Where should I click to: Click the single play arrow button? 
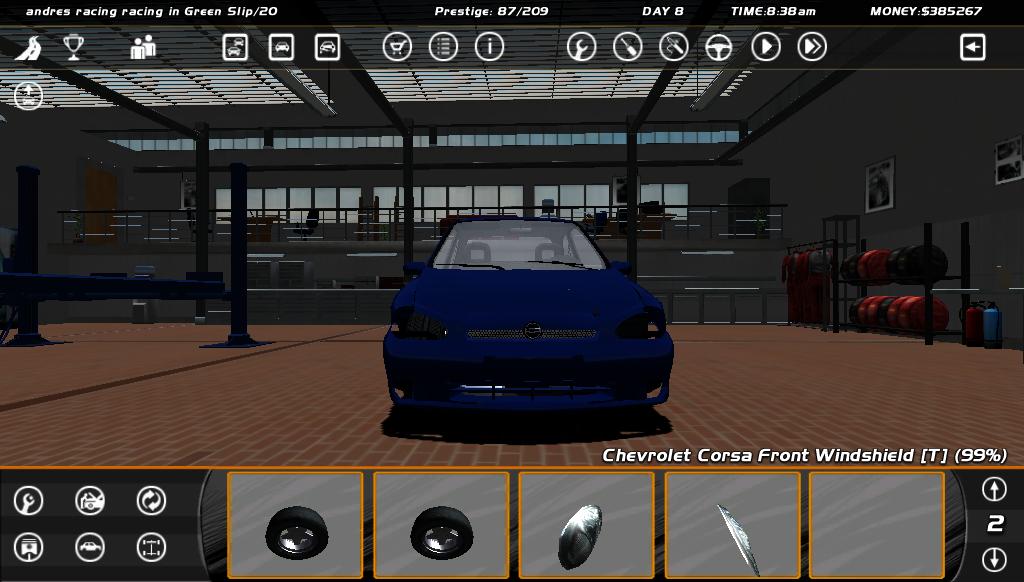(766, 47)
